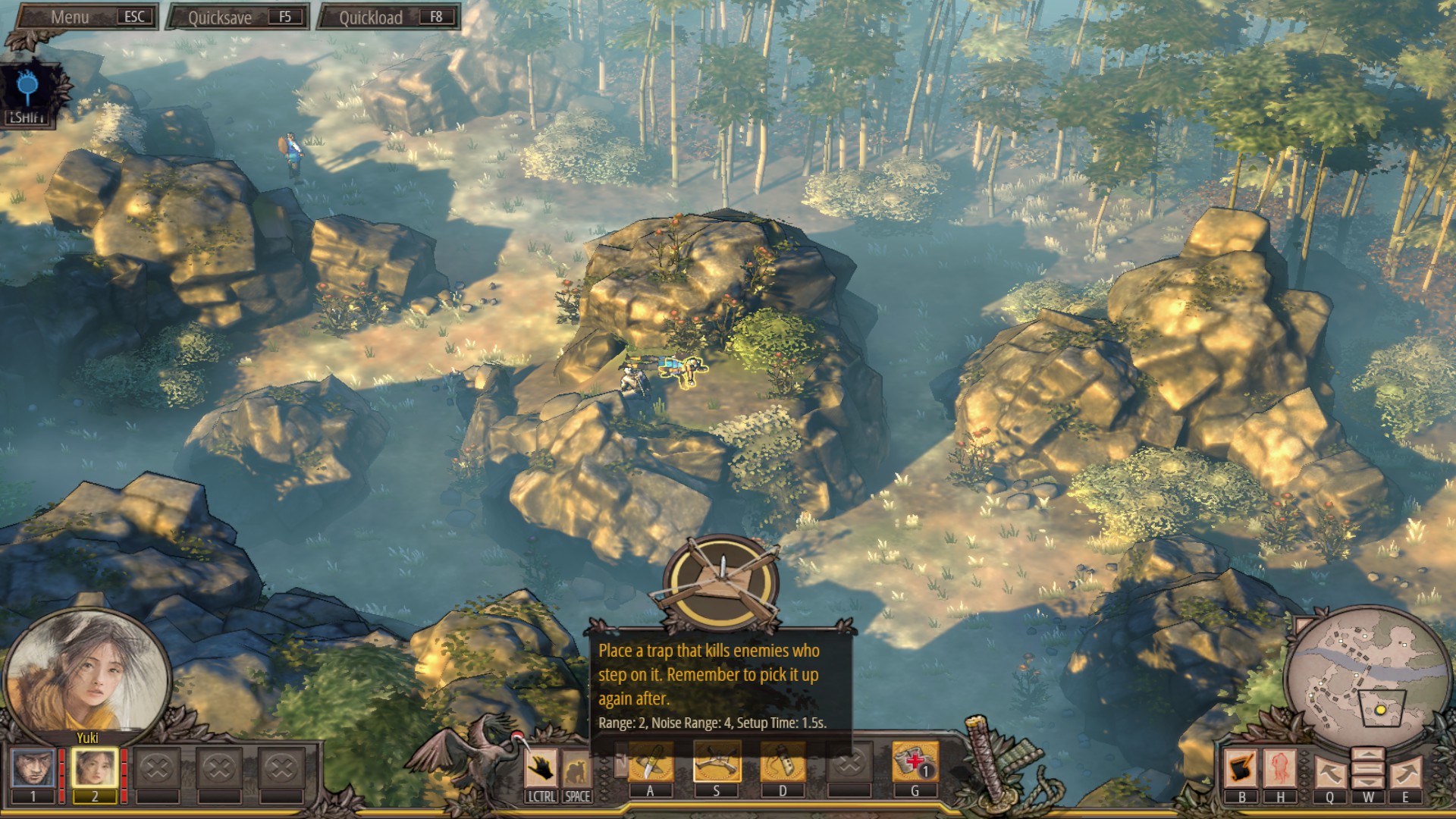The width and height of the screenshot is (1456, 819).
Task: Choose the black hand interact icon
Action: pyautogui.click(x=541, y=768)
